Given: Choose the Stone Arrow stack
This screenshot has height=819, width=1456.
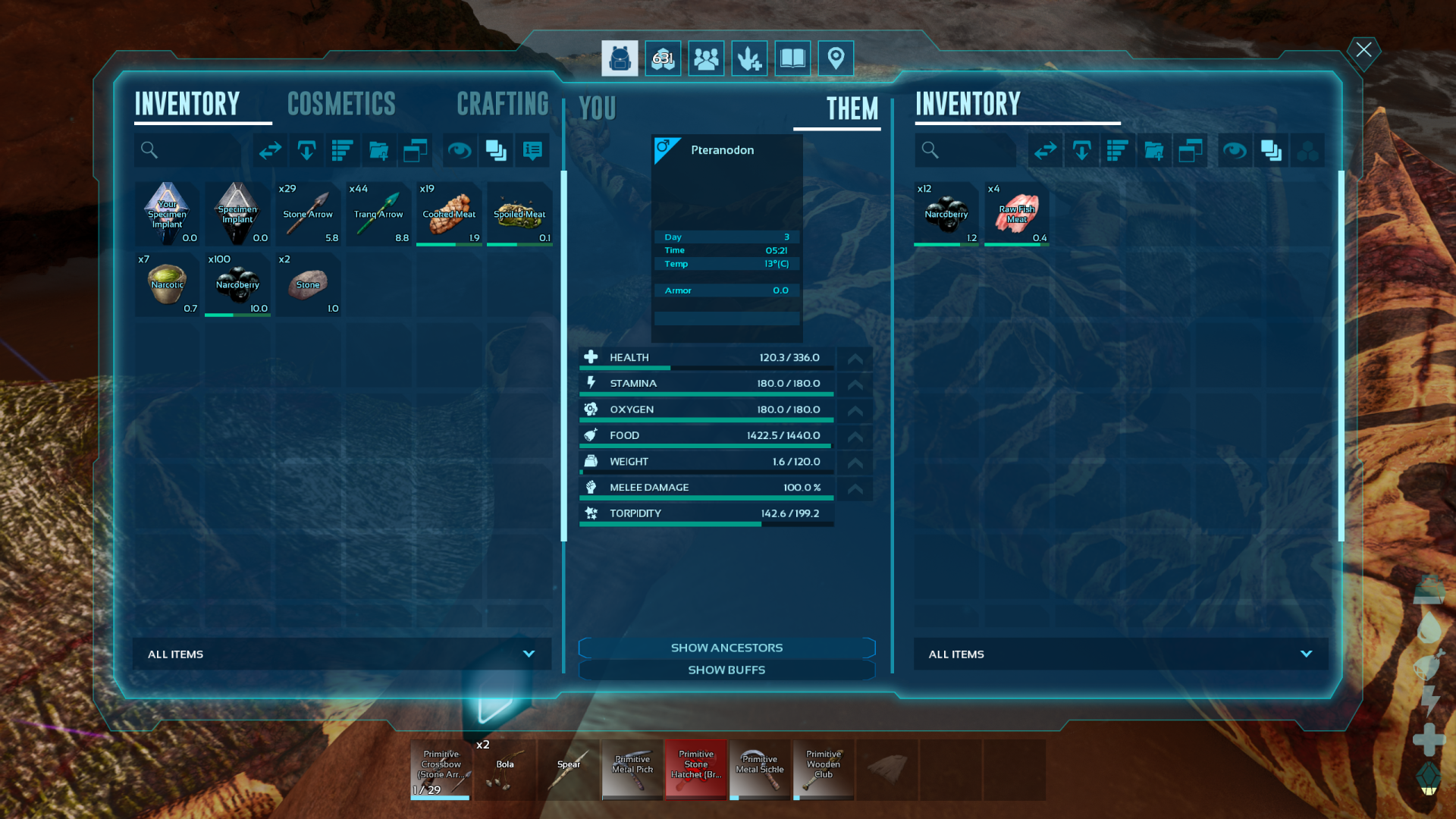Looking at the screenshot, I should [308, 214].
